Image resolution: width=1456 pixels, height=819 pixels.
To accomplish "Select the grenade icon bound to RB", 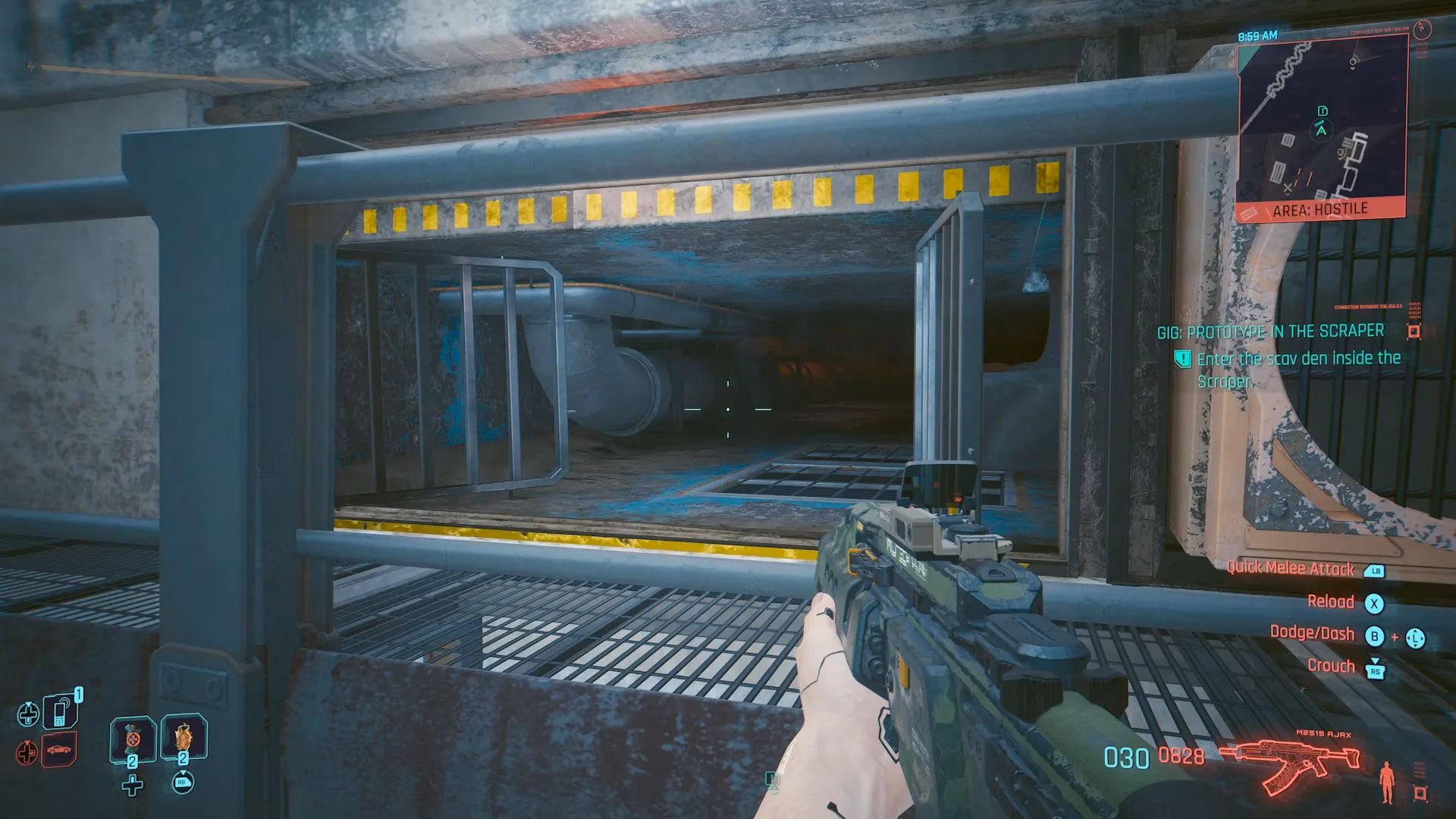I will 183,736.
